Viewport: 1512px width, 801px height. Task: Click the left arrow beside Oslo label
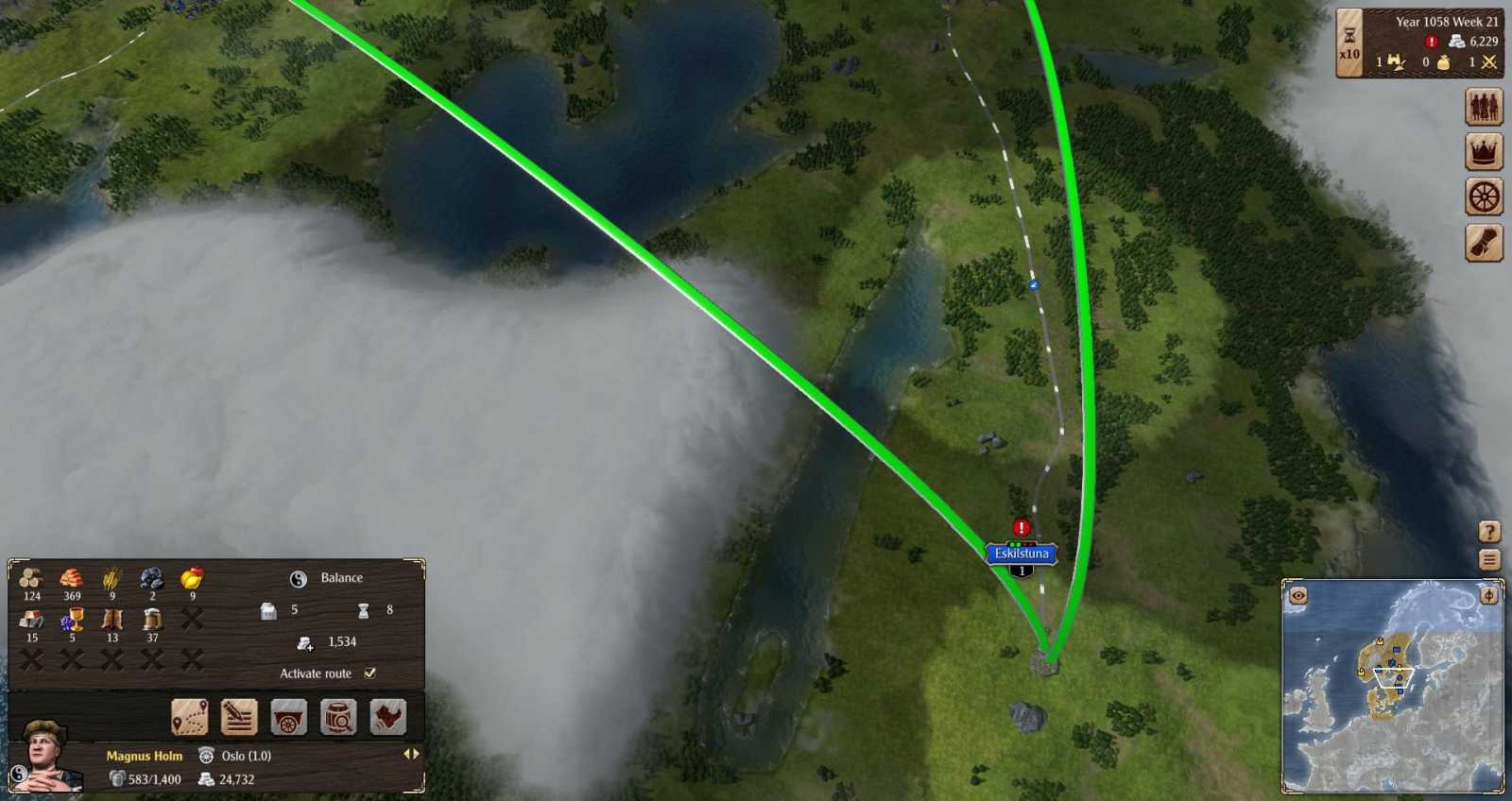point(408,754)
